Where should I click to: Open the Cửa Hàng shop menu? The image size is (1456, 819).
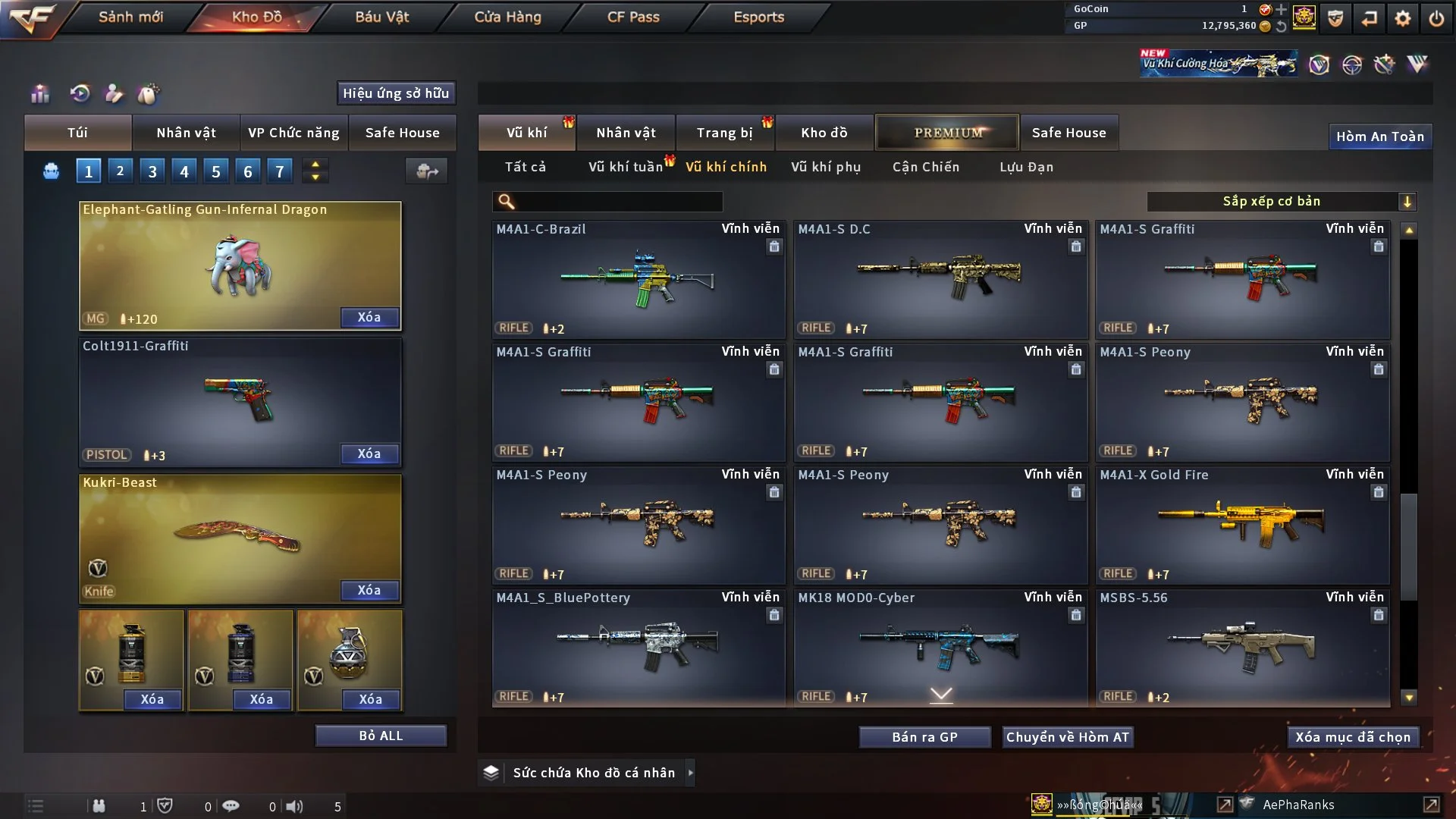[507, 17]
